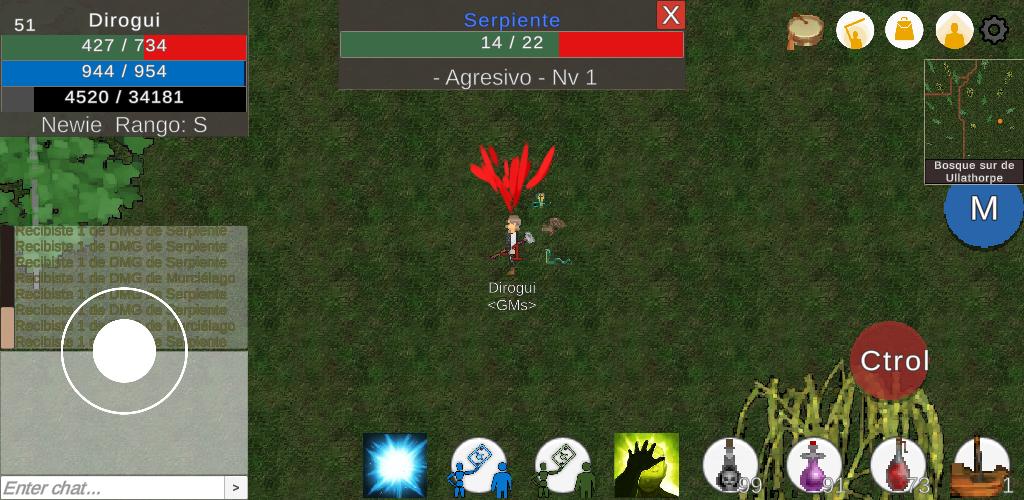Close the Serpiente target panel
1024x500 pixels.
(670, 15)
